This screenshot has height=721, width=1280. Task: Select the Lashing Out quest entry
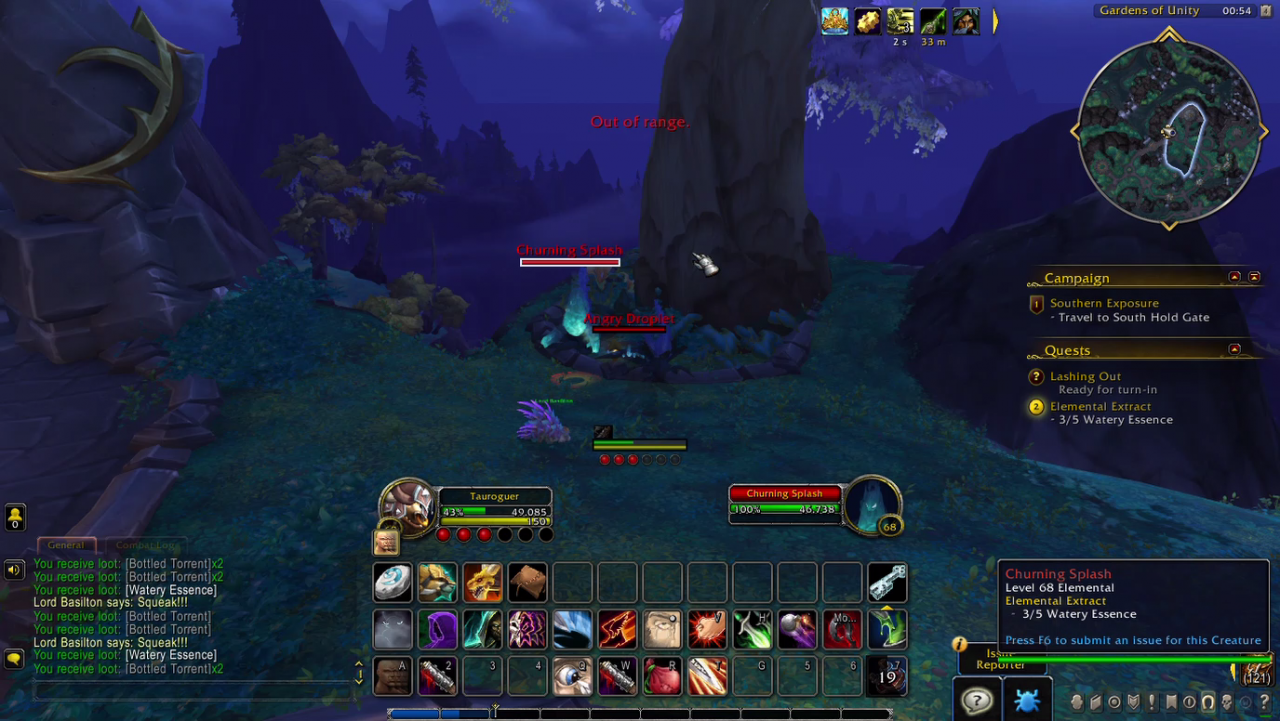tap(1085, 377)
